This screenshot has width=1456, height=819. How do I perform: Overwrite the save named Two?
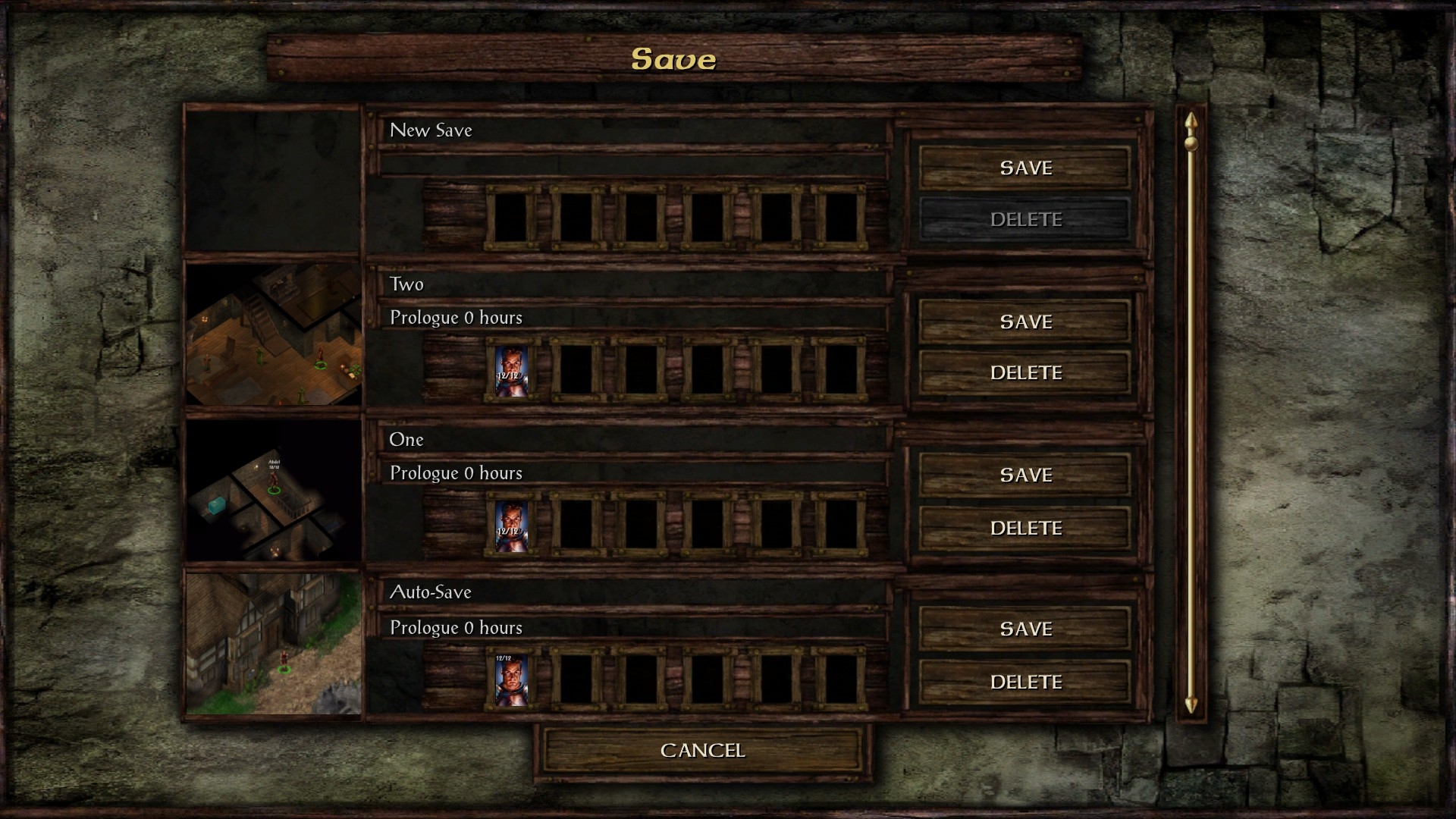click(1025, 322)
